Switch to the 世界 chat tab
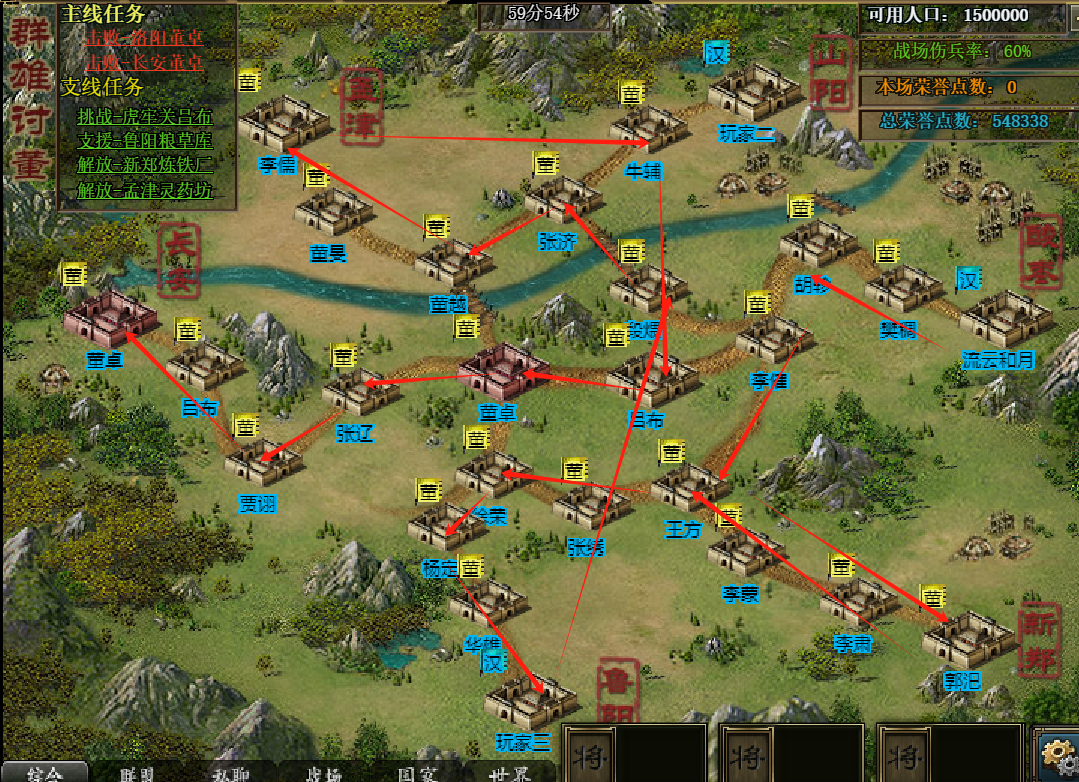This screenshot has height=782, width=1079. [508, 773]
